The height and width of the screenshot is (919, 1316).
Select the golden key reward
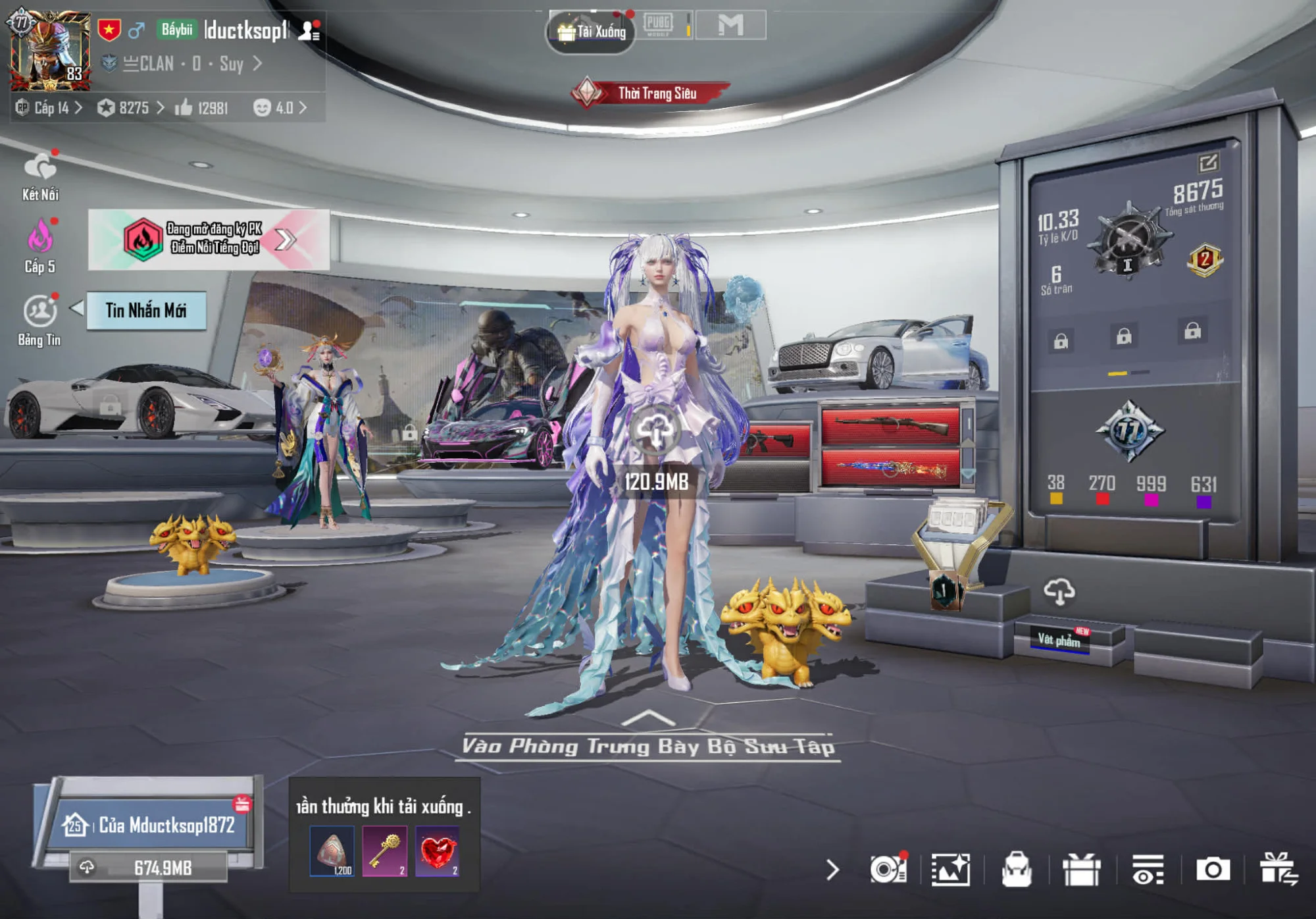click(x=385, y=852)
